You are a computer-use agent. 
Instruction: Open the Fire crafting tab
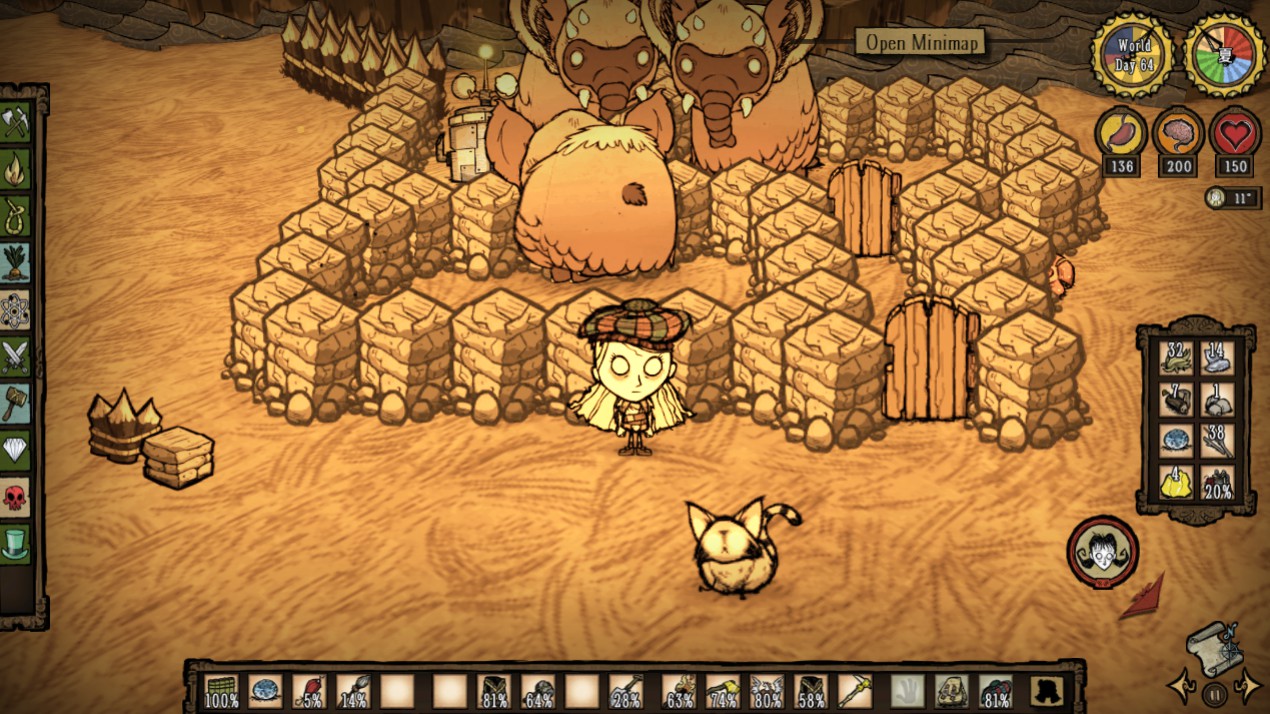pyautogui.click(x=16, y=170)
